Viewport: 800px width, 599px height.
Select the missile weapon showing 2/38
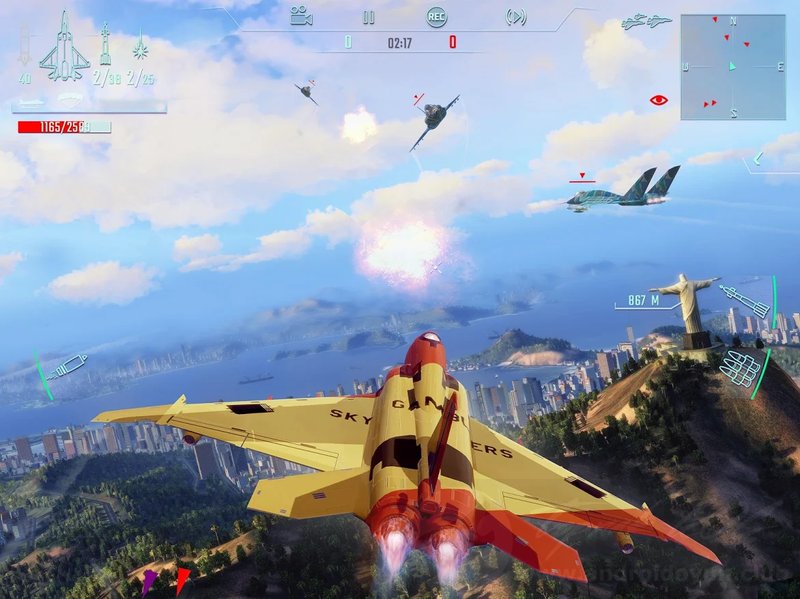[105, 50]
